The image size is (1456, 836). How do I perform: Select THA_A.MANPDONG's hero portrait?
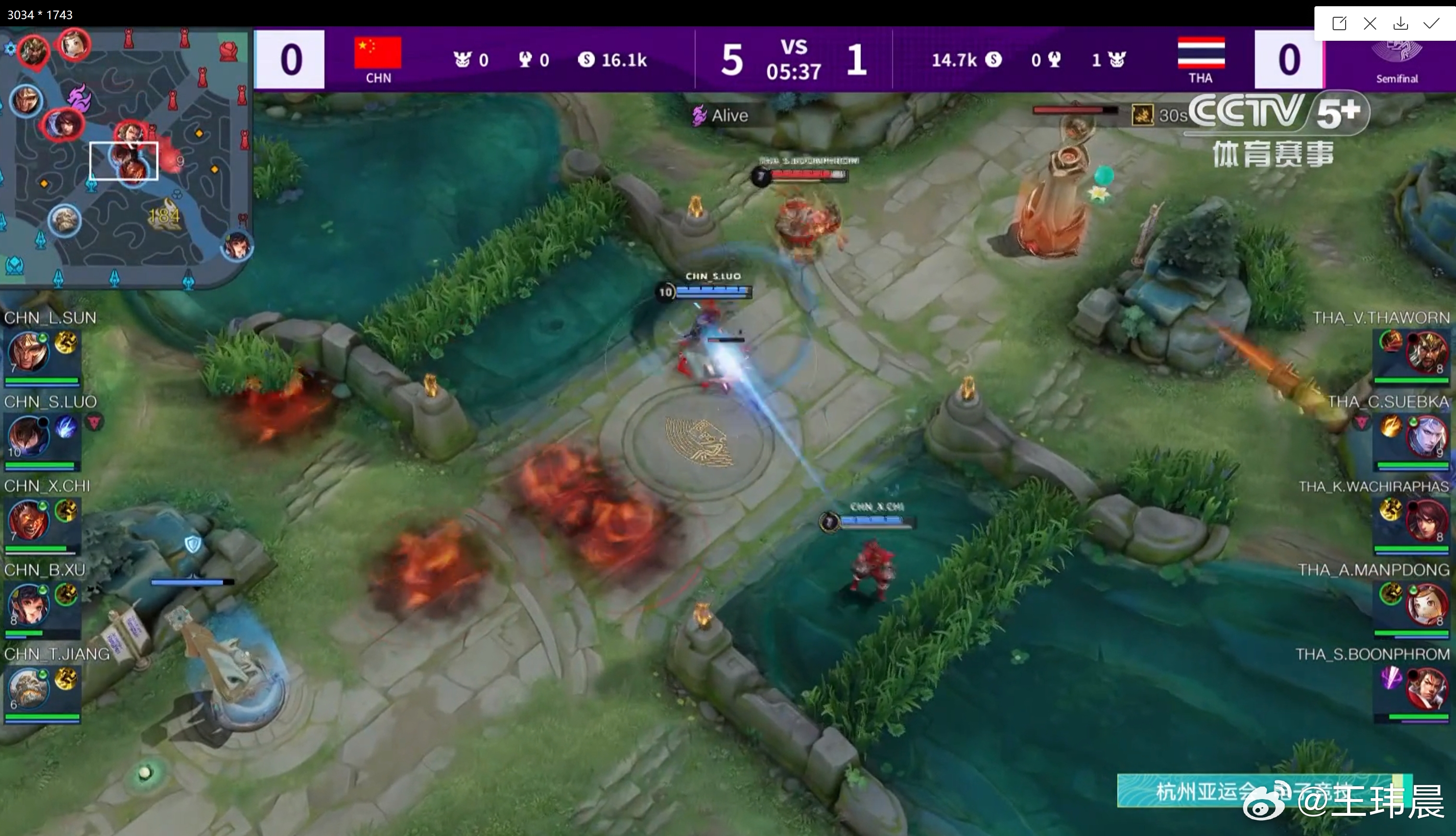pyautogui.click(x=1426, y=603)
